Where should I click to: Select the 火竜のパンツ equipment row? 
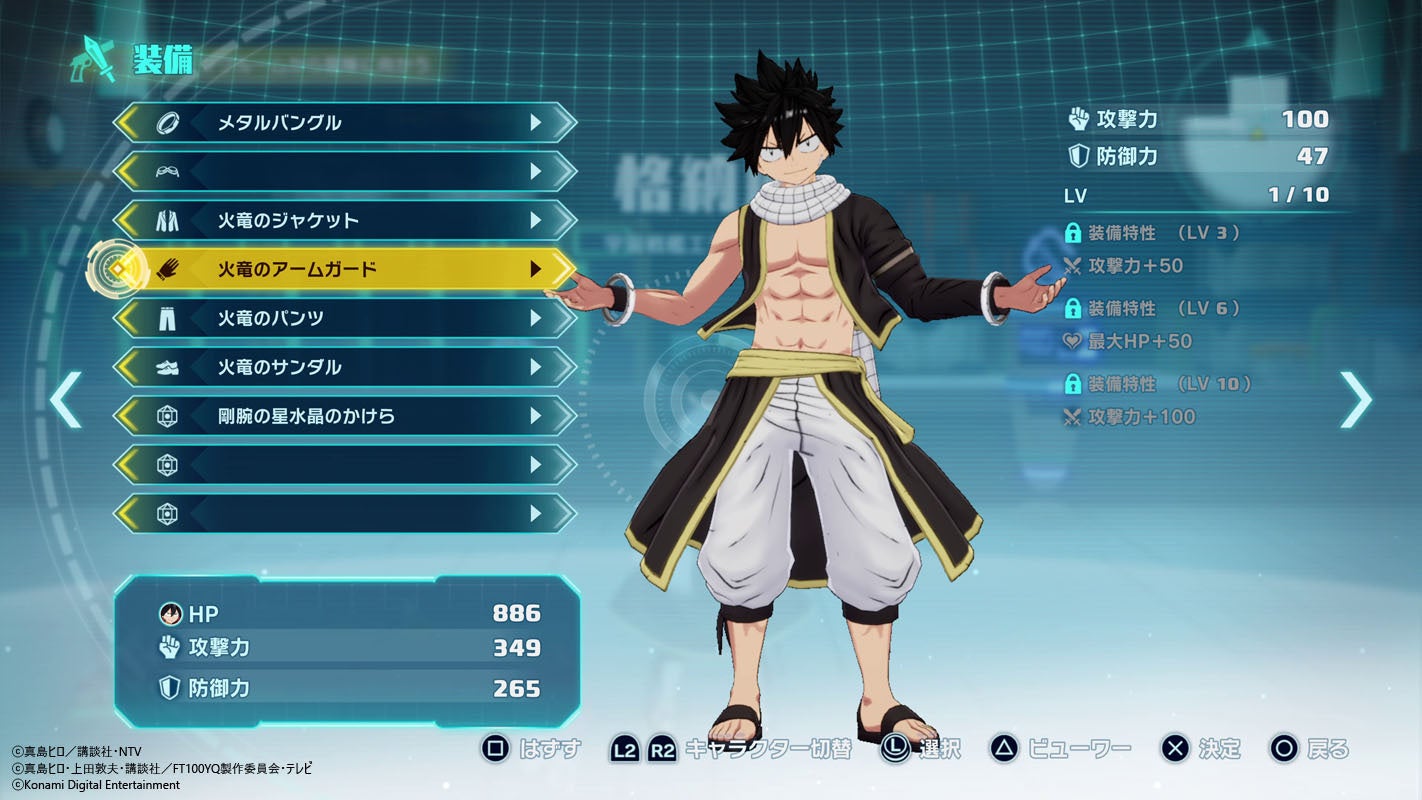coord(345,318)
